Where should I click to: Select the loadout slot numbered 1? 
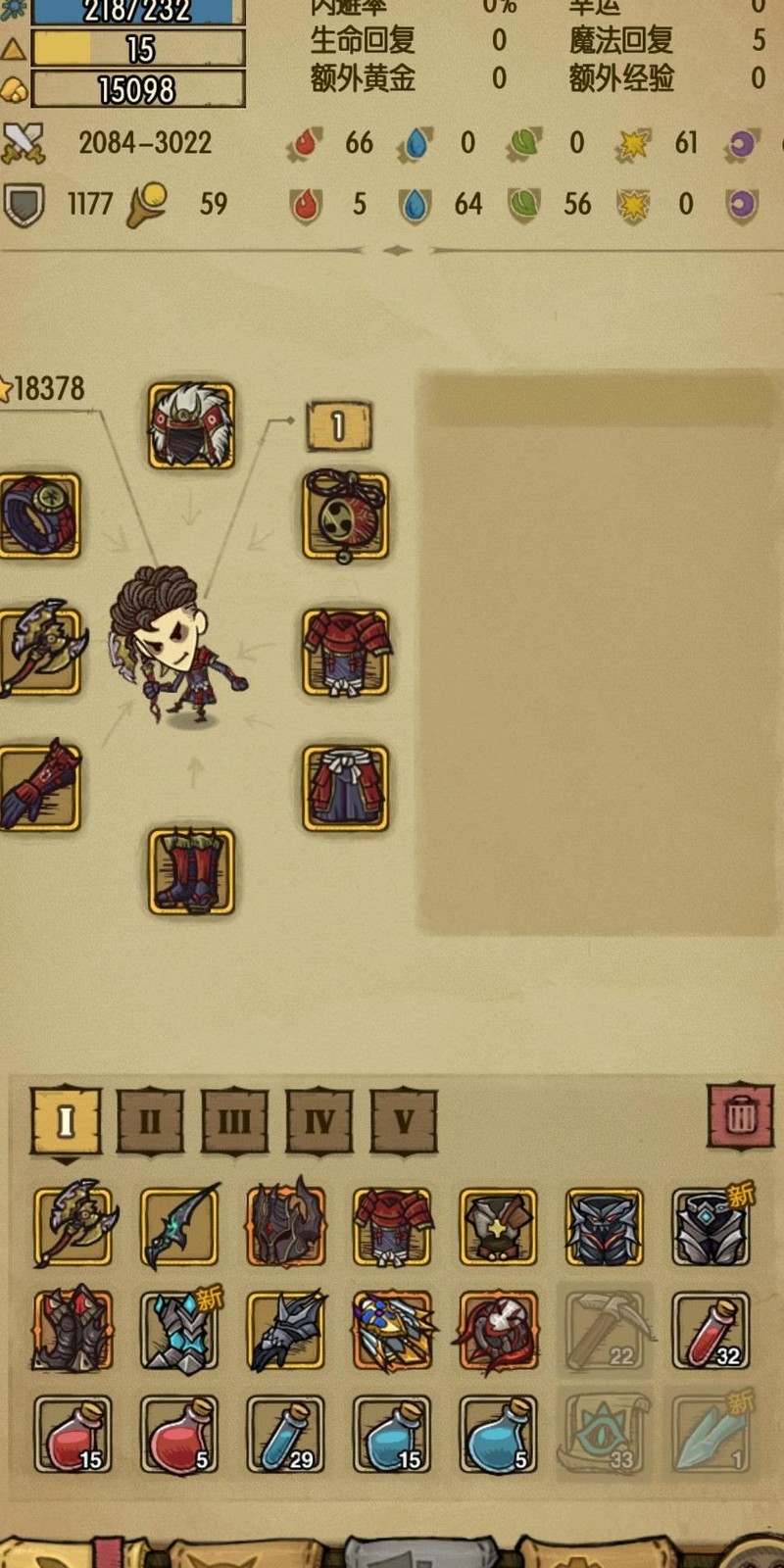click(x=338, y=426)
